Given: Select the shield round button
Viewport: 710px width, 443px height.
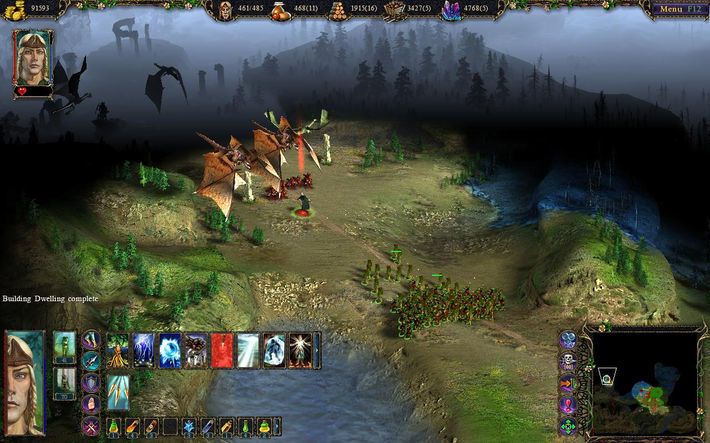Looking at the screenshot, I should coord(91,383).
